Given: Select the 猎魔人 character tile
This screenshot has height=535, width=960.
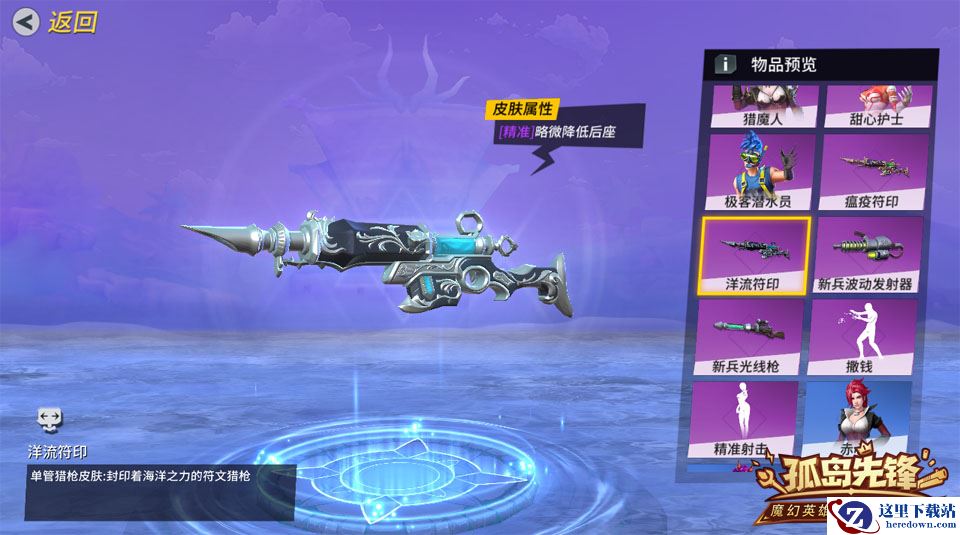Looking at the screenshot, I should 763,108.
